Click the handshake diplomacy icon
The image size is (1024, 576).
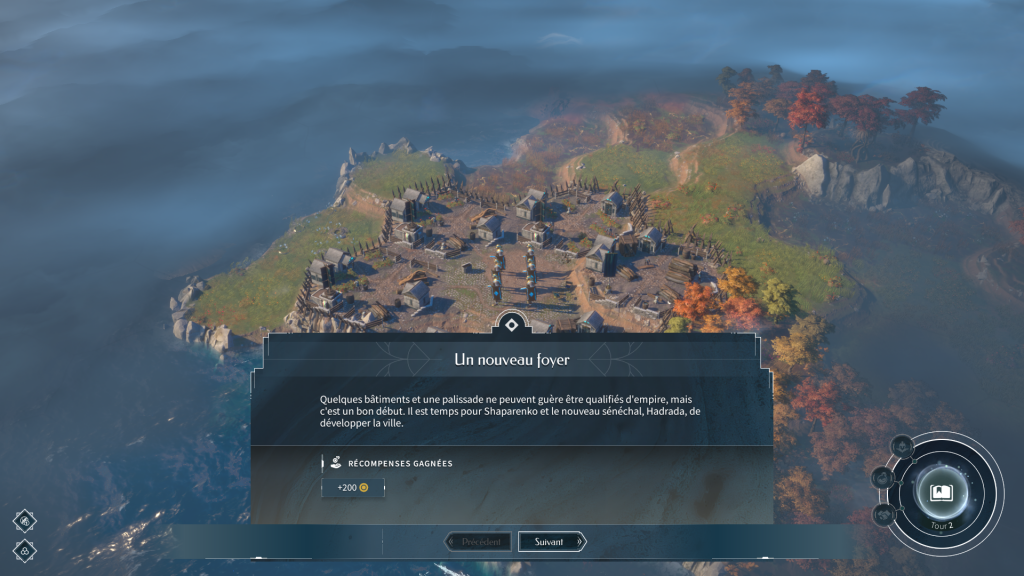coord(884,514)
